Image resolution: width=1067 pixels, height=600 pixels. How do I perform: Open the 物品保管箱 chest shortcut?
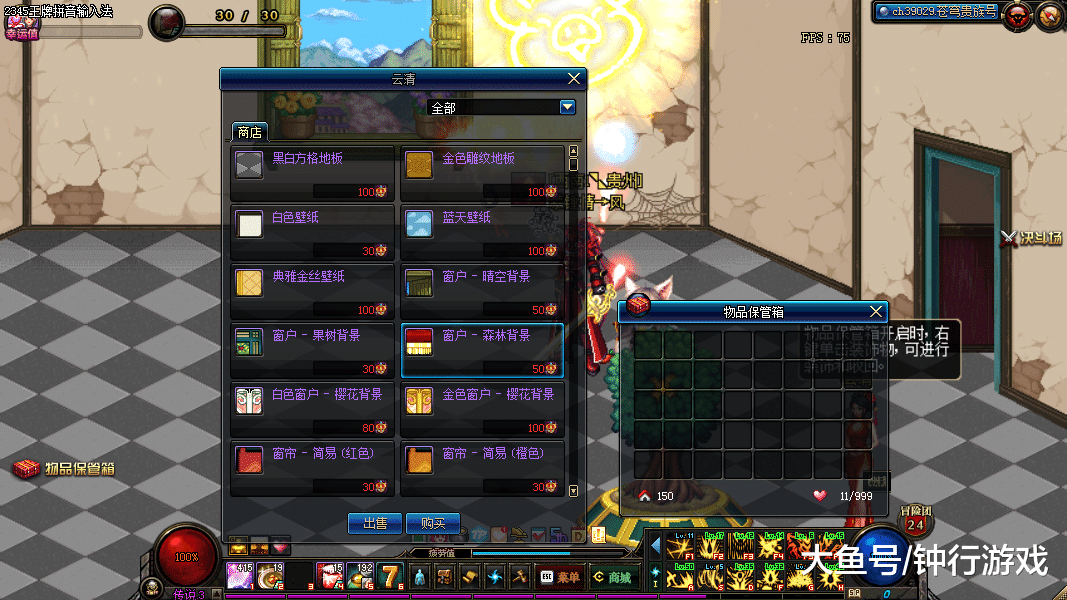(x=64, y=468)
